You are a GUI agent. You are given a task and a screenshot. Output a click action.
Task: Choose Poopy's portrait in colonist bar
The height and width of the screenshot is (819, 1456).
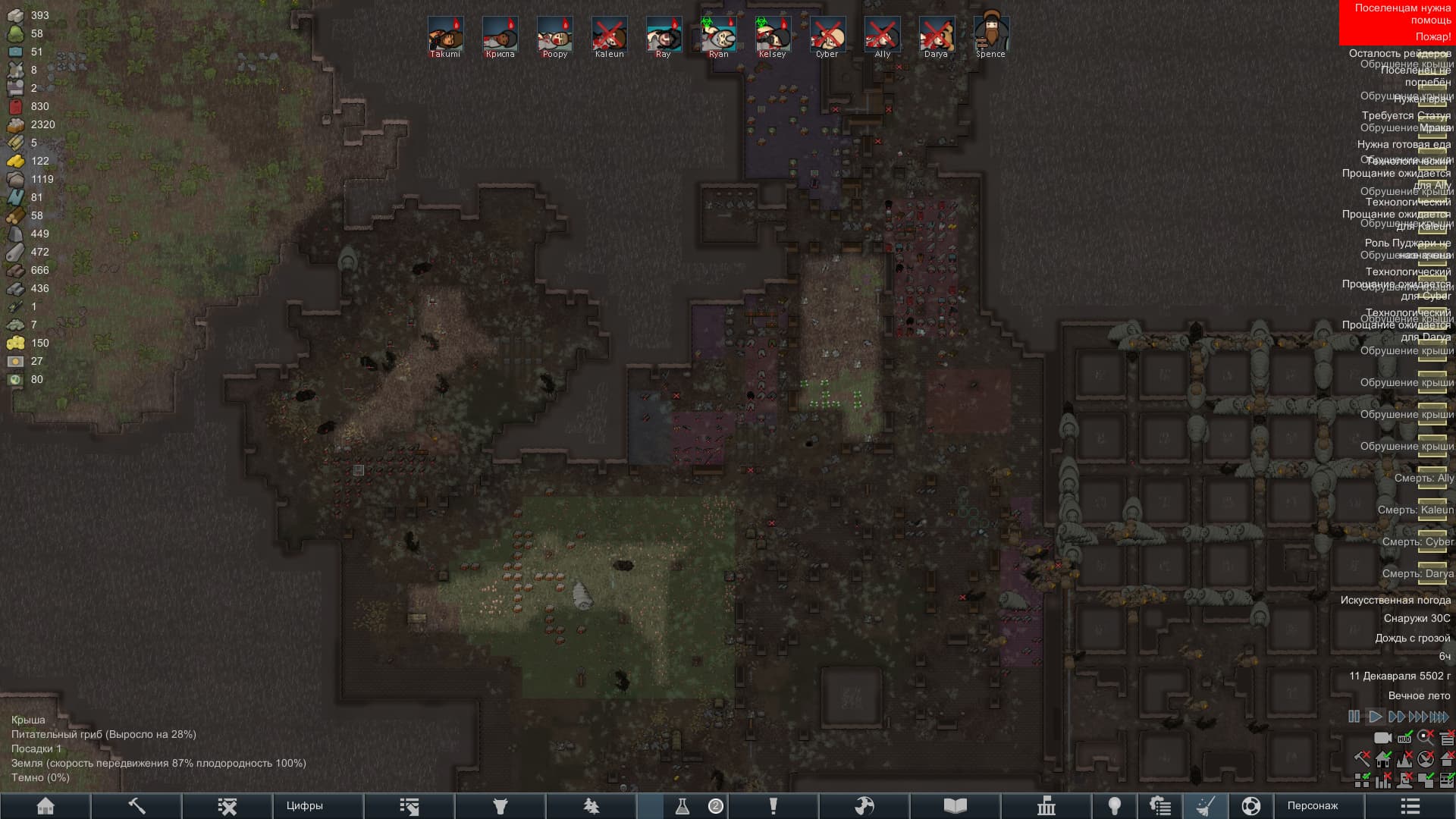pos(554,35)
